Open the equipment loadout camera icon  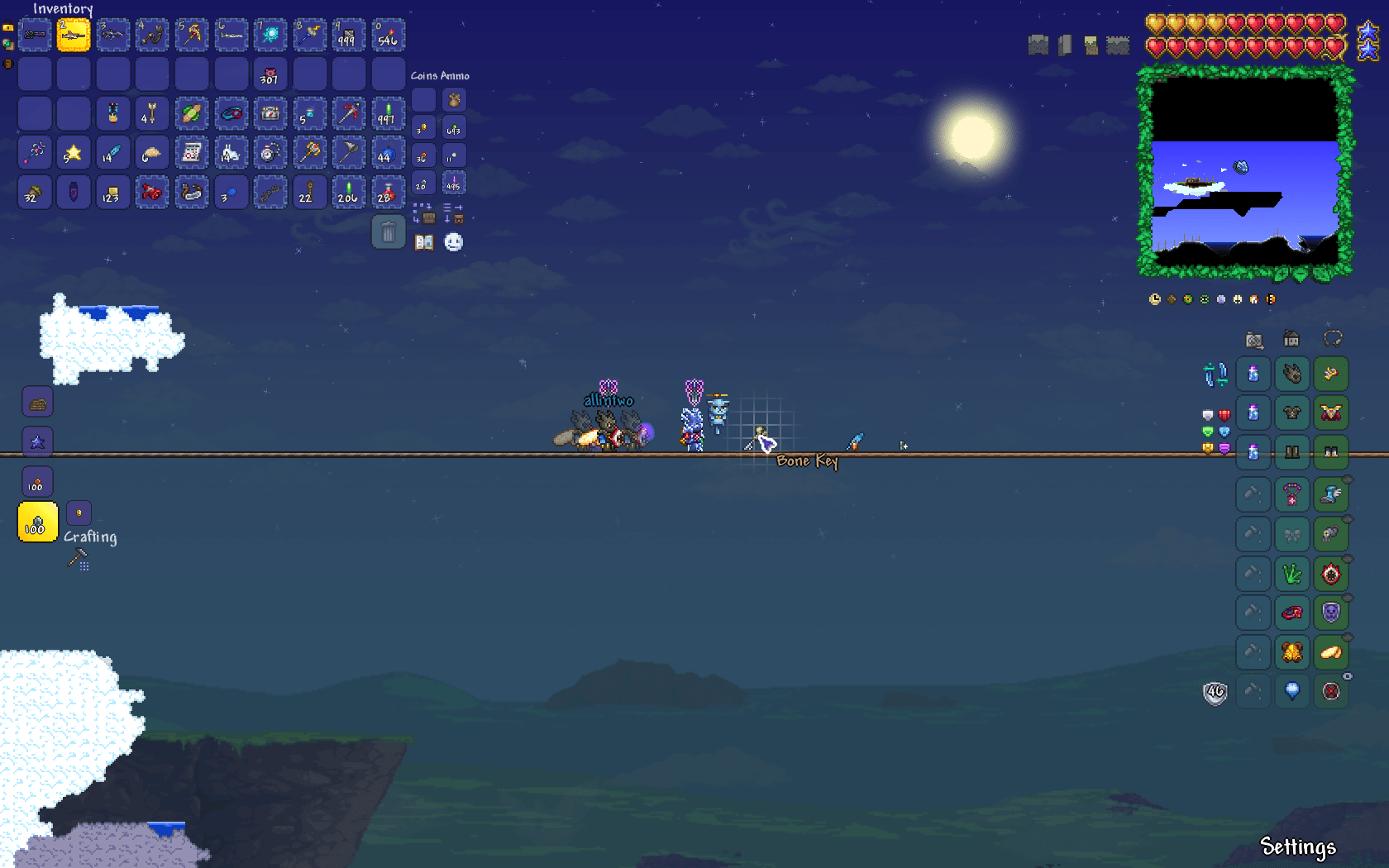tap(1254, 339)
